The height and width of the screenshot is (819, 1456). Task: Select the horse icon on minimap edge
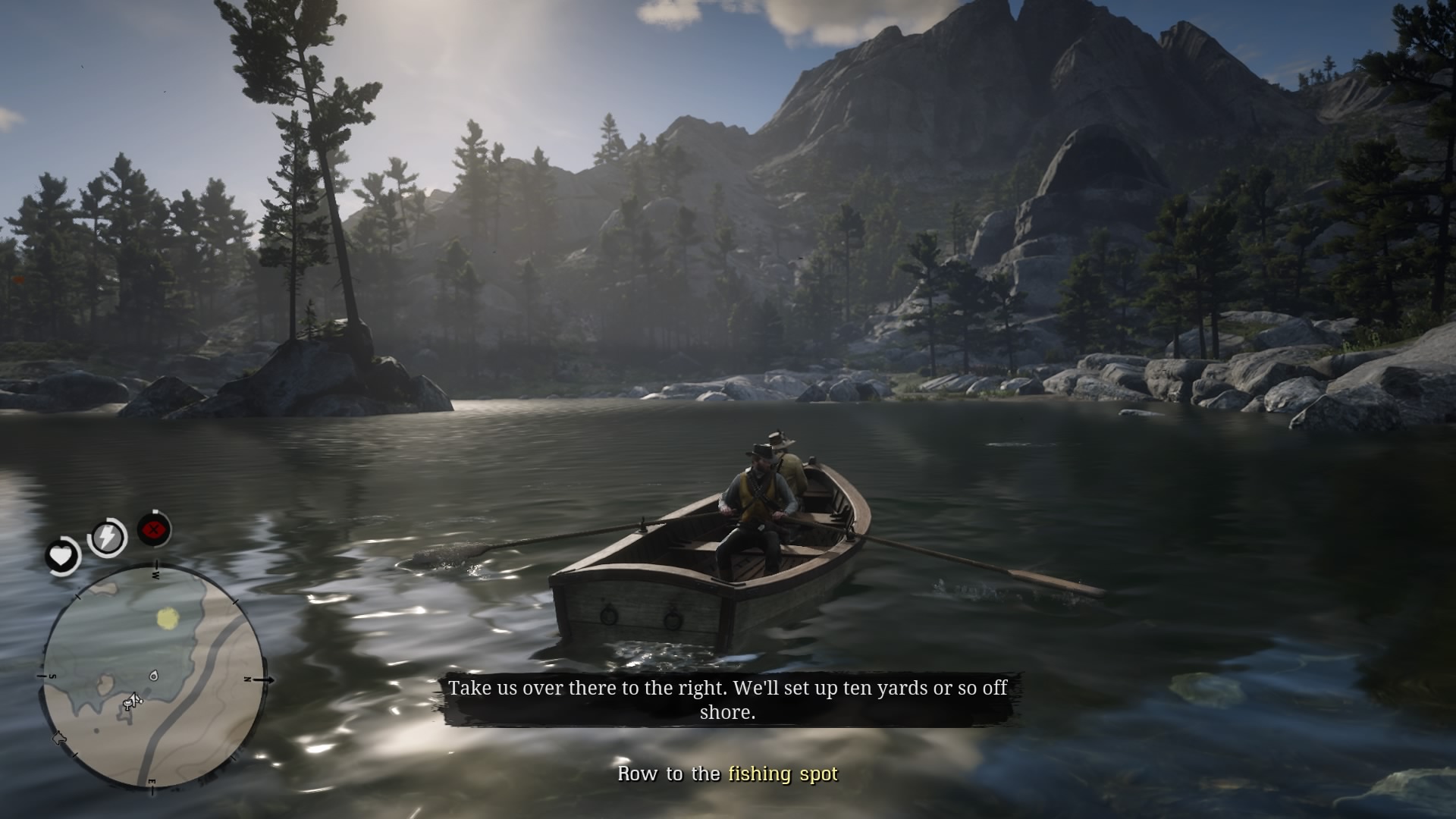click(x=58, y=739)
